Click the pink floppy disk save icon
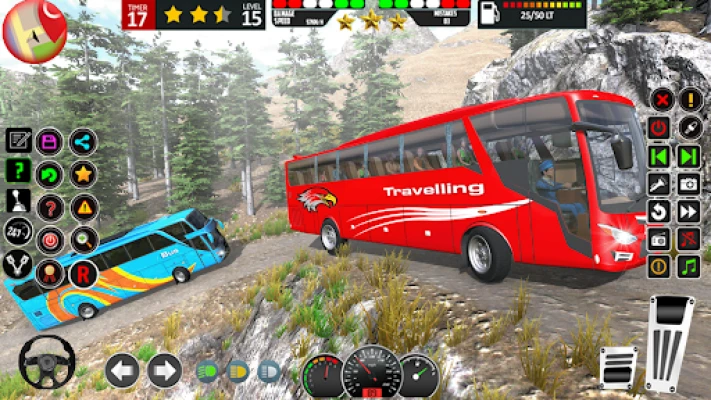 pos(49,141)
